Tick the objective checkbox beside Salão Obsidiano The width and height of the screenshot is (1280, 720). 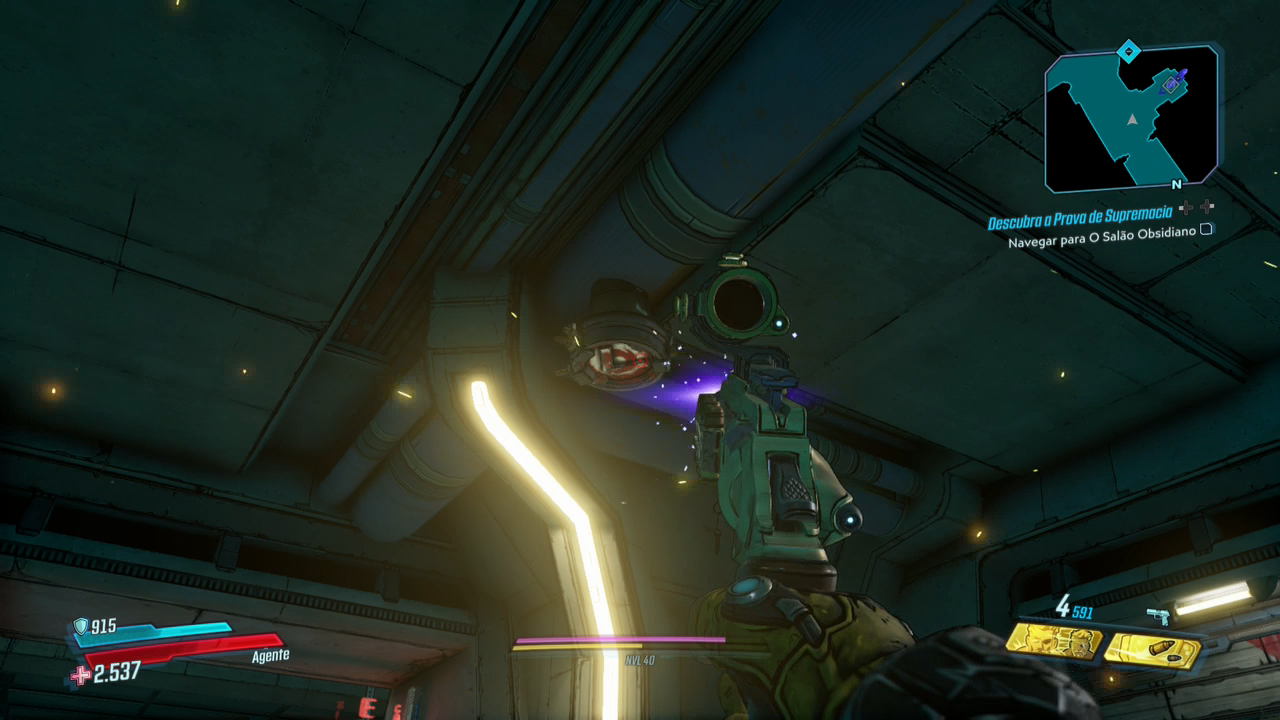1206,229
